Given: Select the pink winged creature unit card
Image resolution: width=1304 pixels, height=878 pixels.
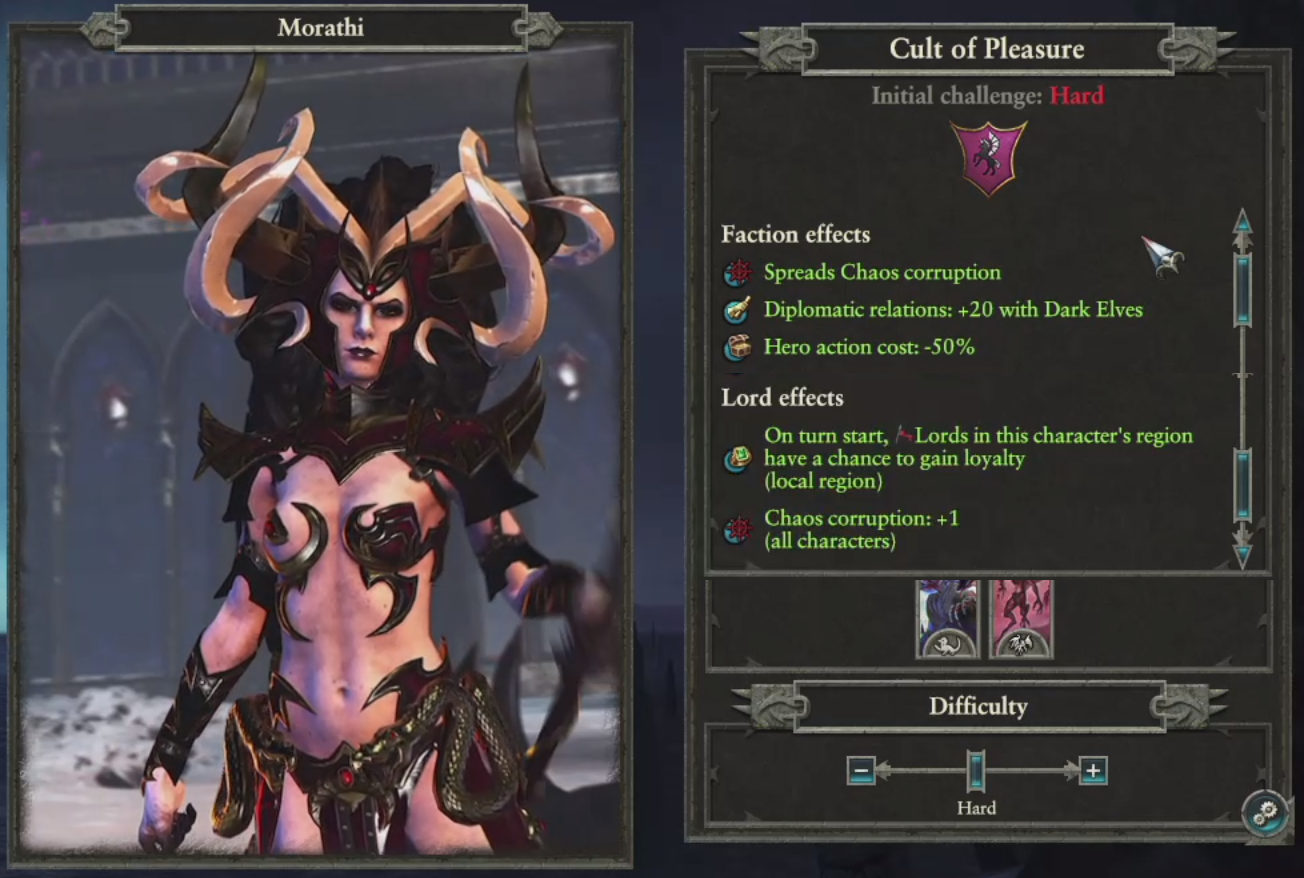Looking at the screenshot, I should 1021,619.
